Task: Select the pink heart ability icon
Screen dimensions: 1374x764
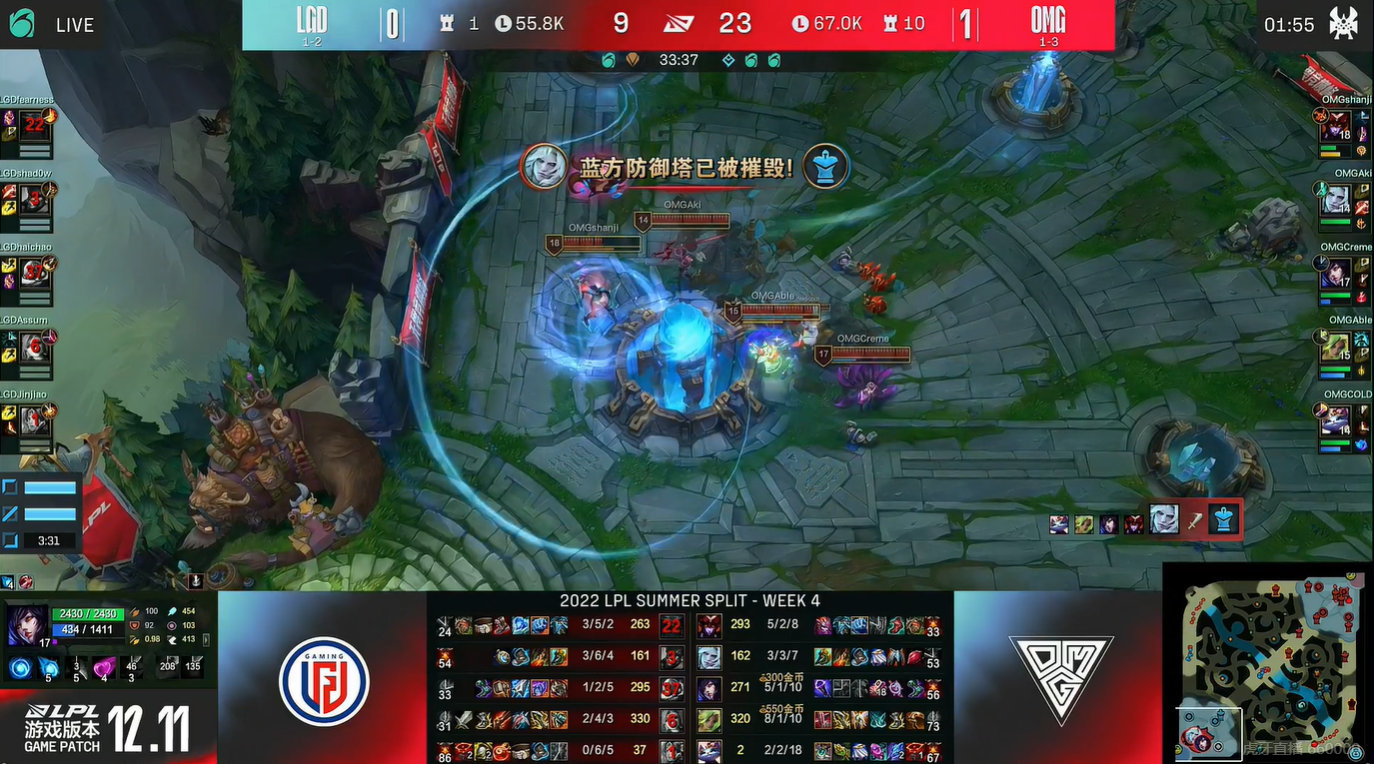Action: pos(104,668)
